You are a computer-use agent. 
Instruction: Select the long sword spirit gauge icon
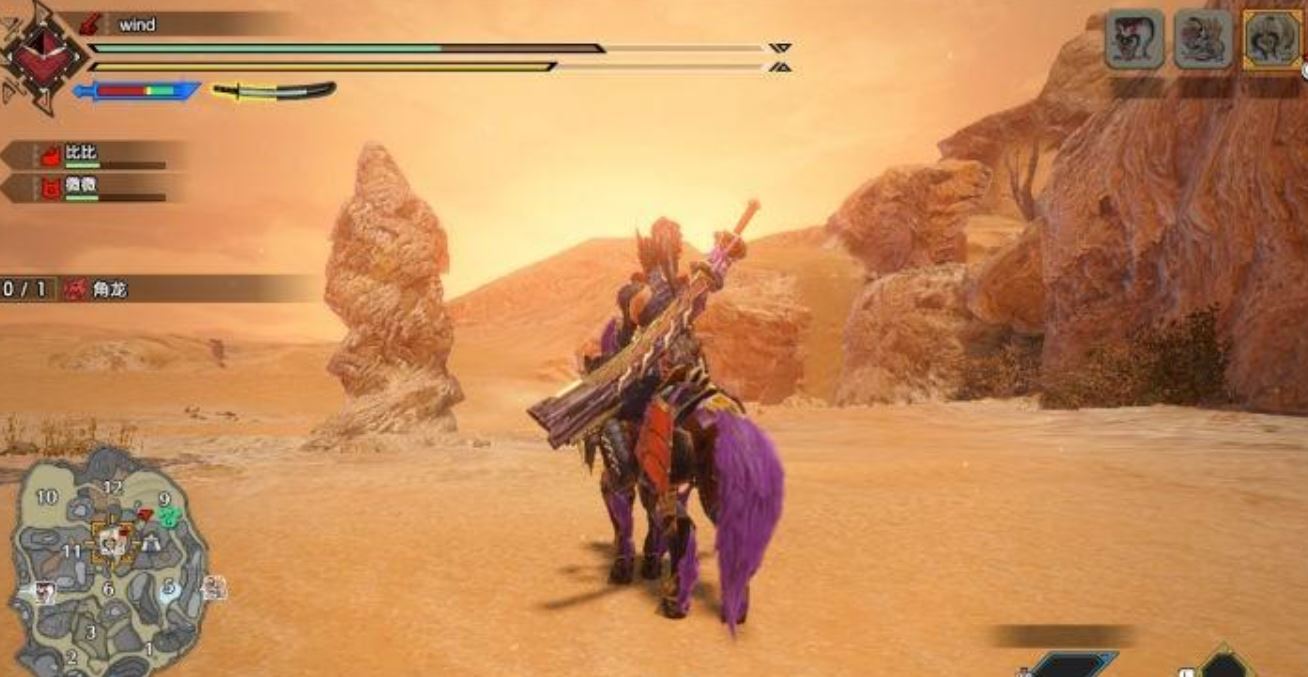tap(272, 91)
